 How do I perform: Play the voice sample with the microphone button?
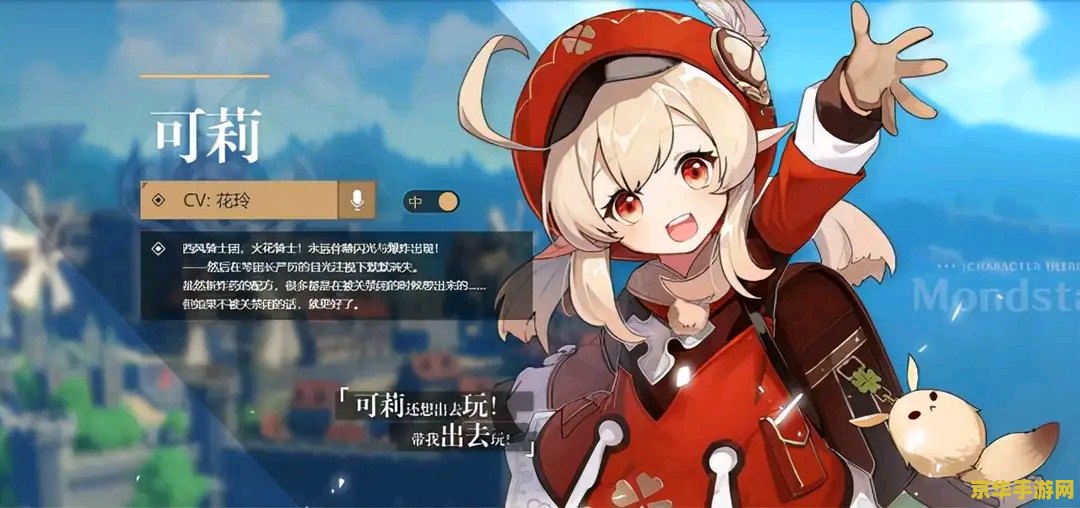click(x=357, y=200)
